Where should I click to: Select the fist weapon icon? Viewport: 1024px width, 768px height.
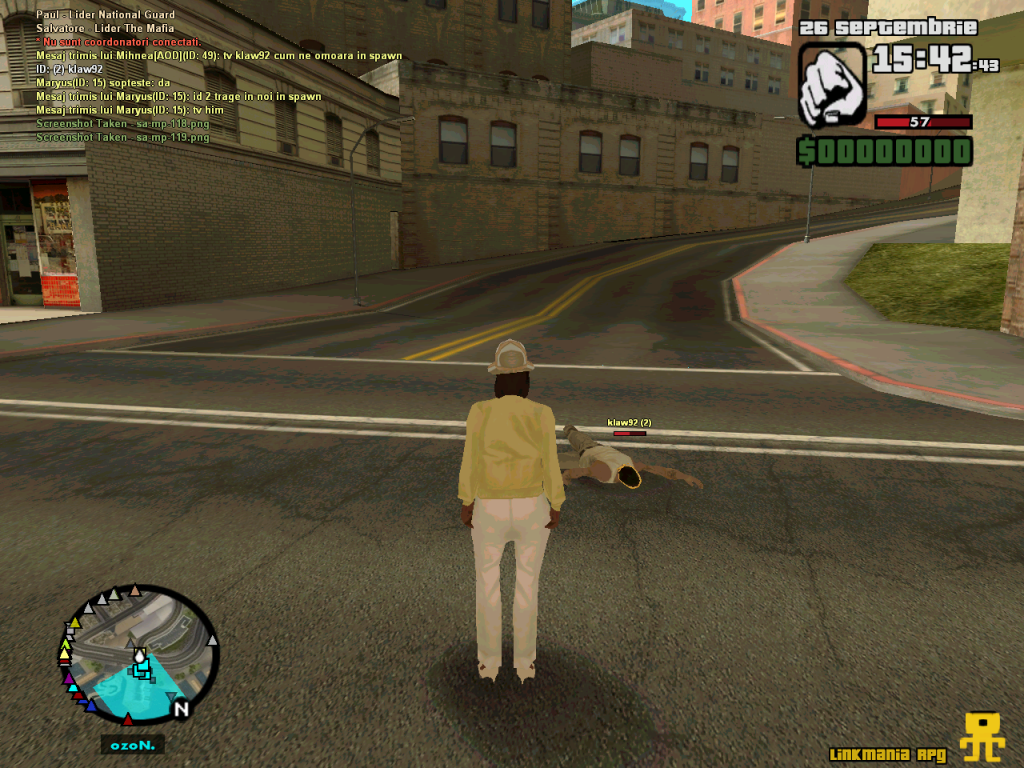(x=832, y=84)
